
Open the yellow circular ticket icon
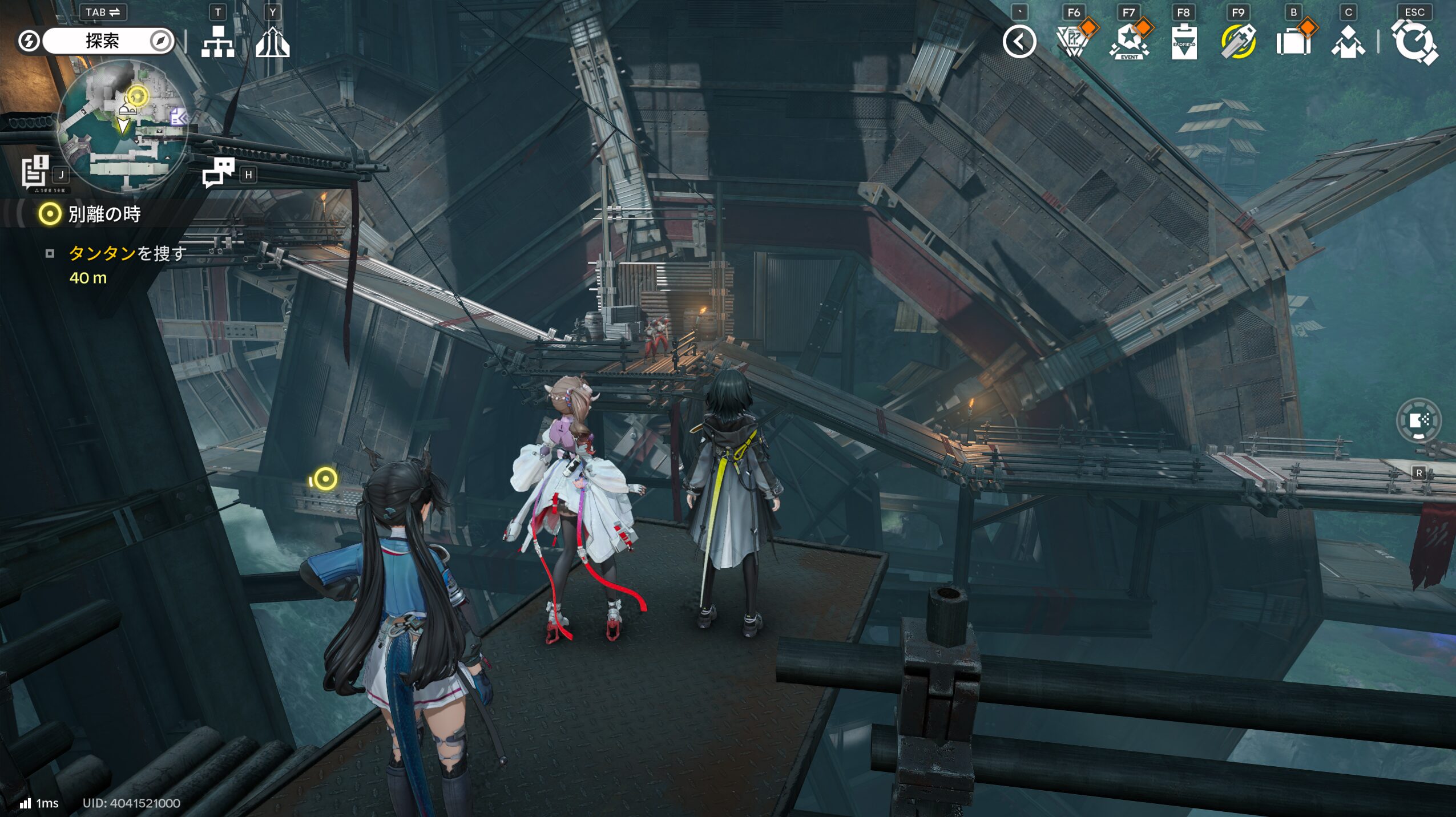point(1238,42)
